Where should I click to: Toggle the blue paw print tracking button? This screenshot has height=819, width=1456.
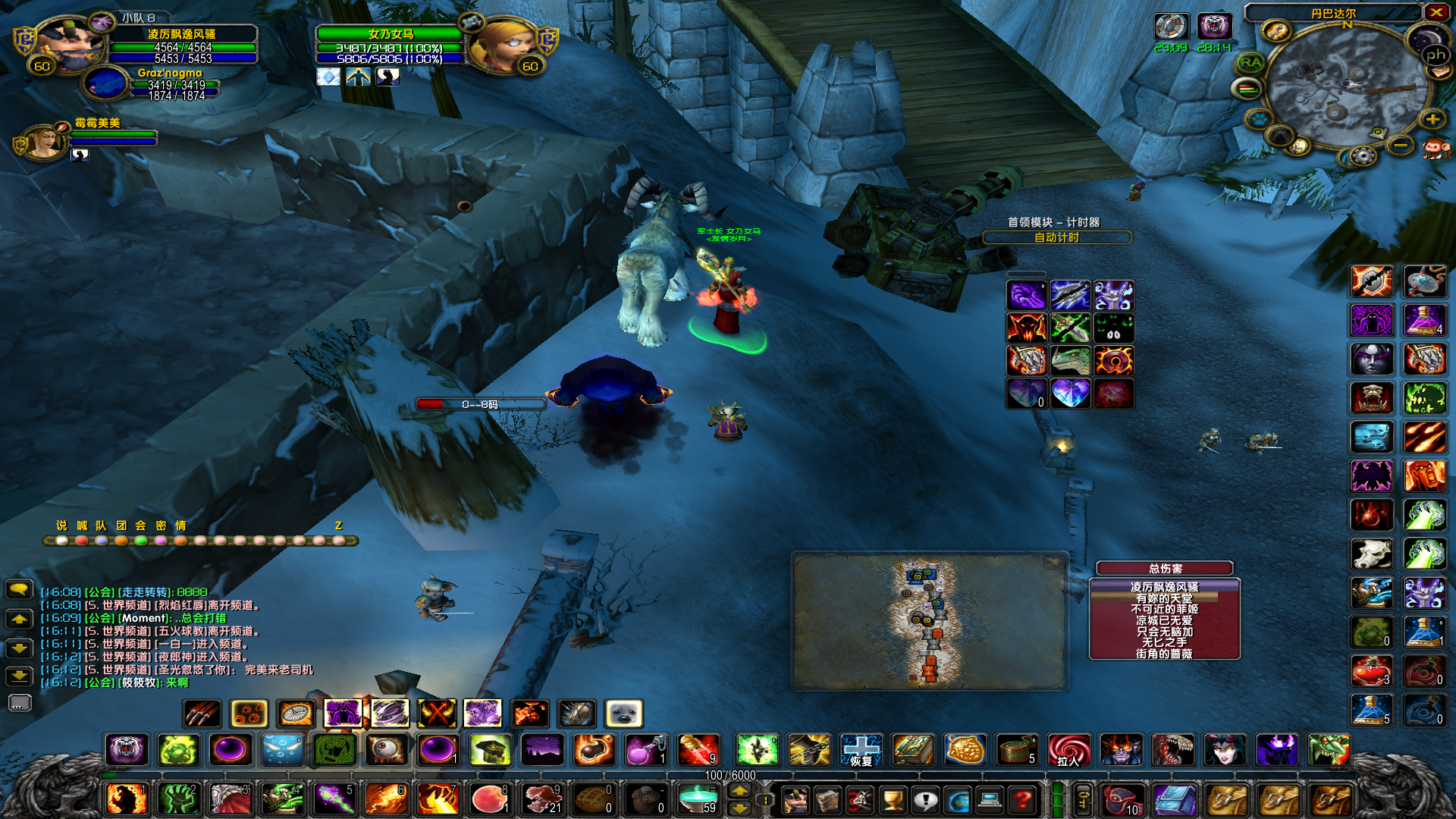[x=1260, y=119]
